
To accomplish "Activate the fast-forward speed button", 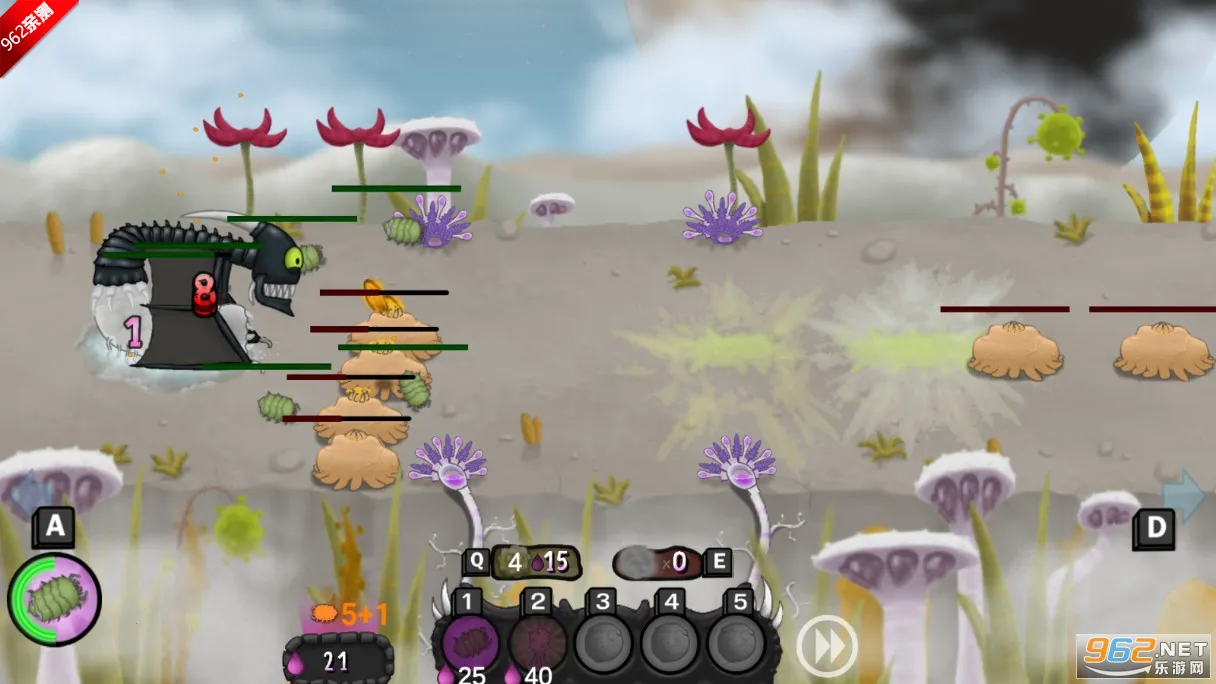I will tap(826, 646).
